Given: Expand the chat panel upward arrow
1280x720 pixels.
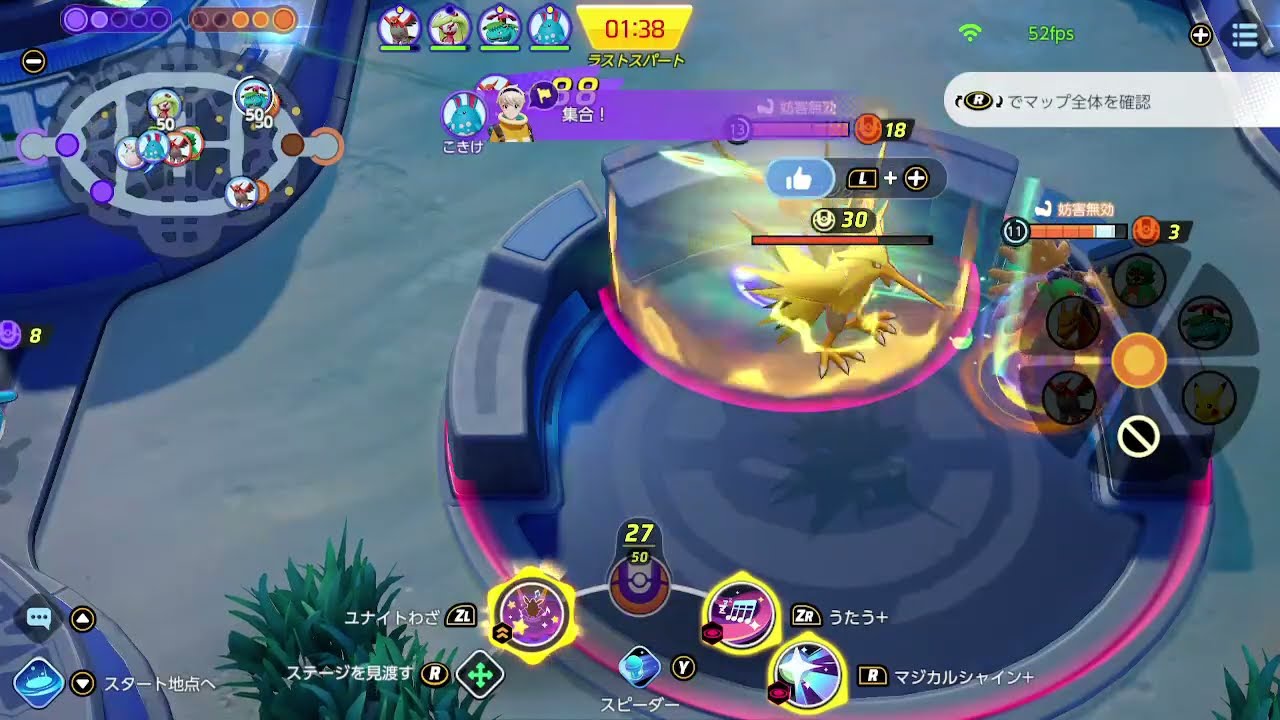Looking at the screenshot, I should point(82,621).
